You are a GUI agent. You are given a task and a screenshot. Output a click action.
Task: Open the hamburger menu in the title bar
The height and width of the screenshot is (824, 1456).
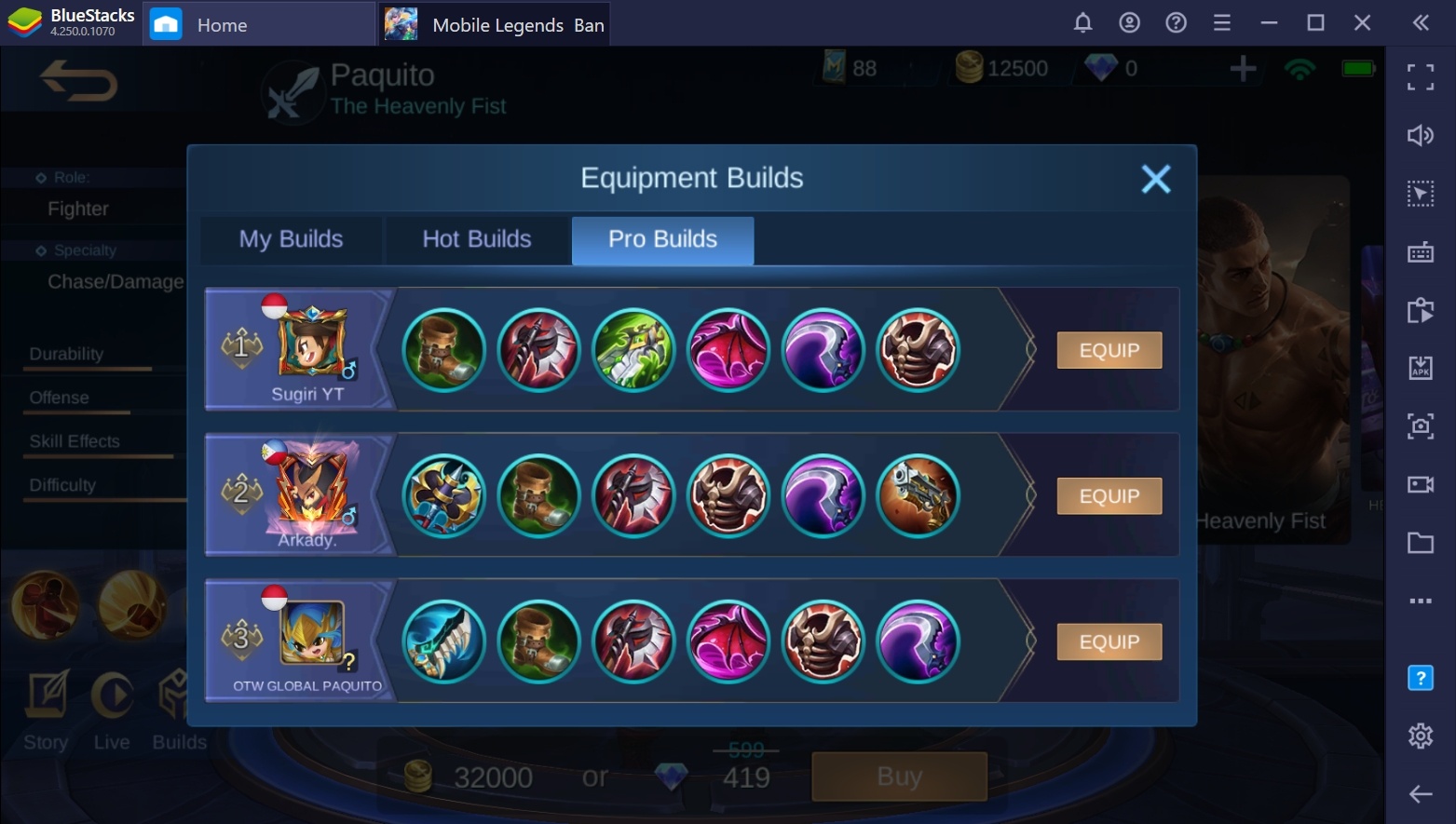1222,21
